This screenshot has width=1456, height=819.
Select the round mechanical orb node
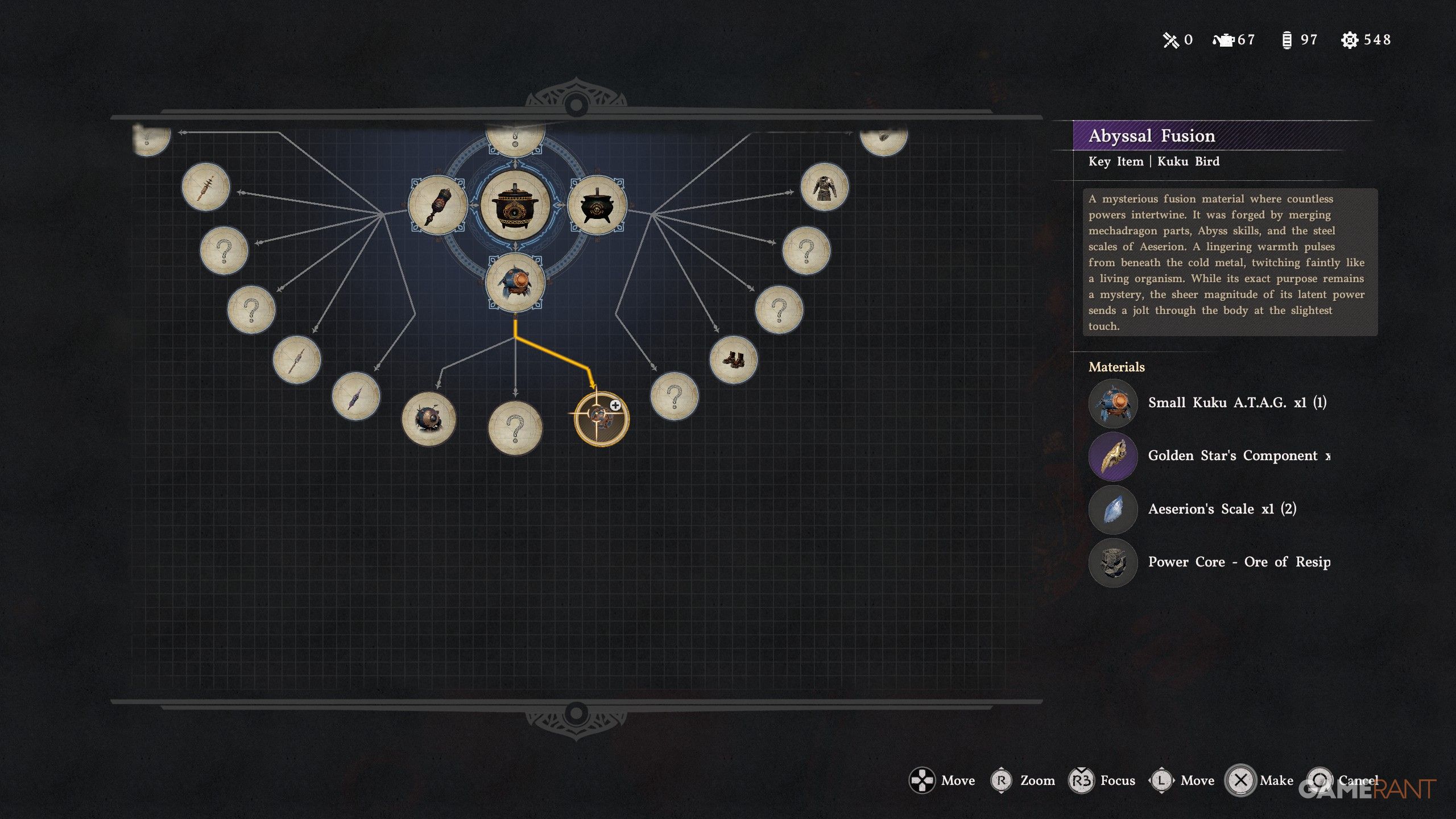tap(429, 419)
